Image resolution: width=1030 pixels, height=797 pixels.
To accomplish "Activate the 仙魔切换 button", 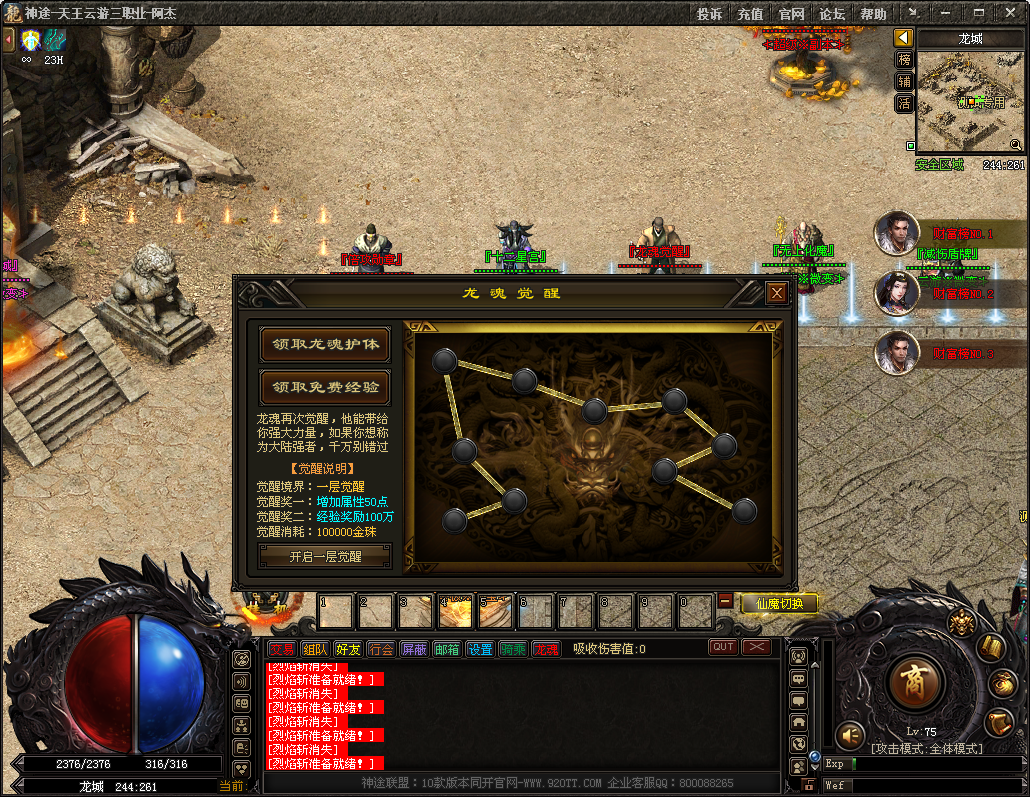I will click(x=780, y=603).
